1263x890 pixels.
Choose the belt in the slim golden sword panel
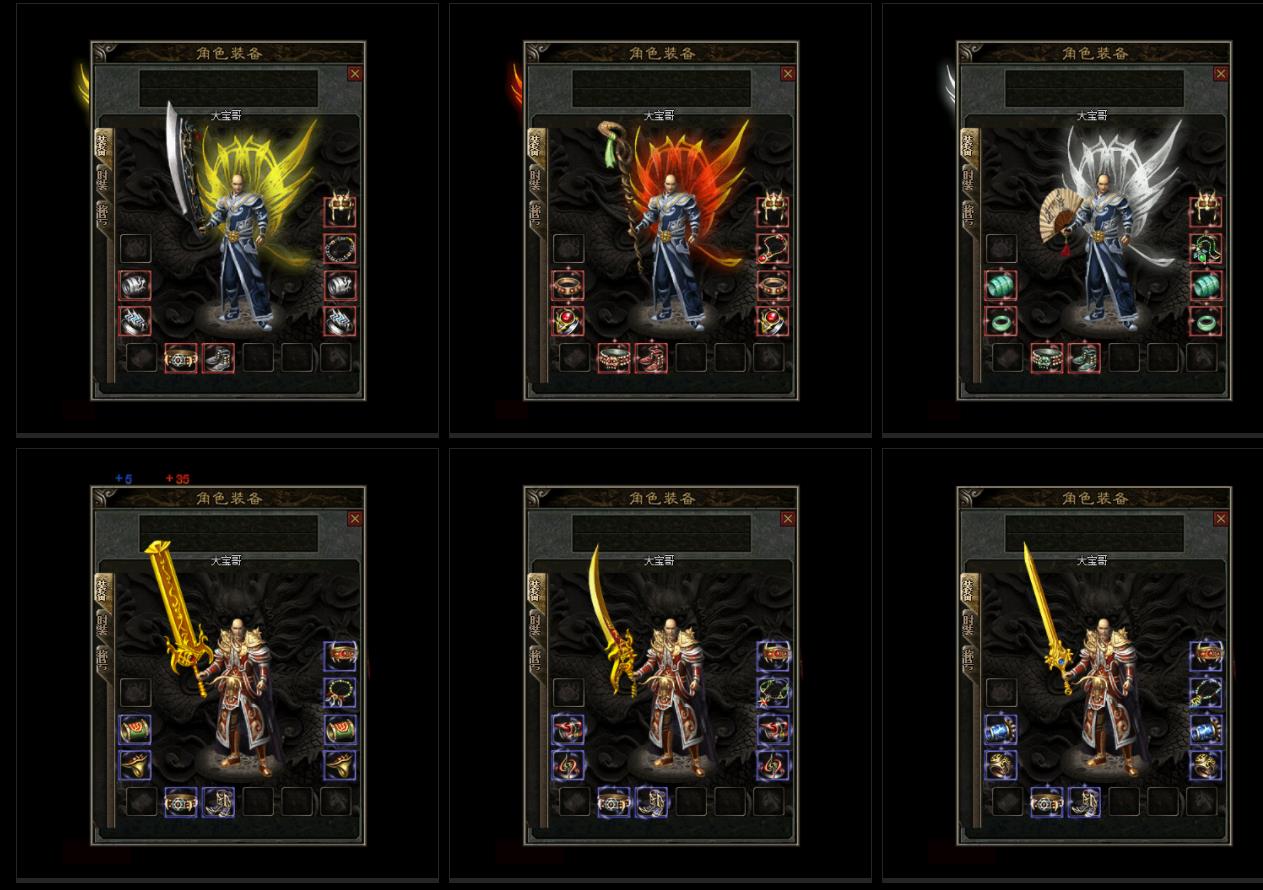pos(1046,802)
